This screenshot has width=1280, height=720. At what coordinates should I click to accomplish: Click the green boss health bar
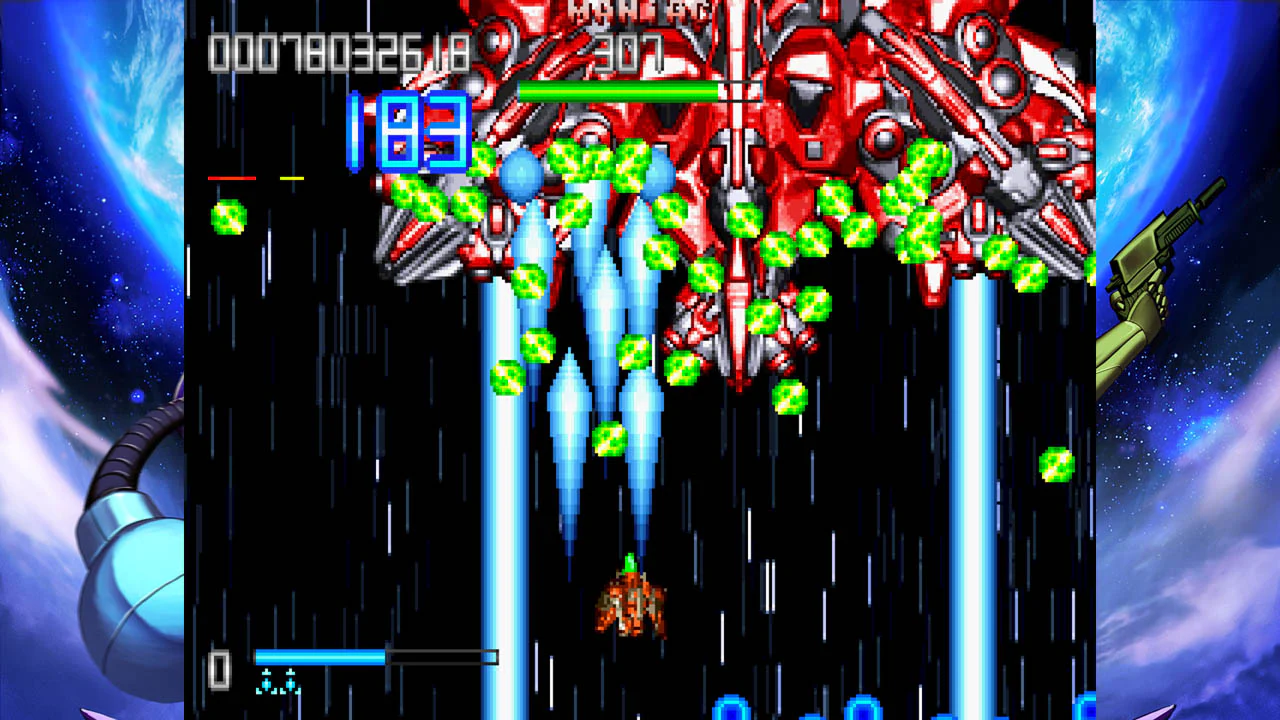coord(620,90)
